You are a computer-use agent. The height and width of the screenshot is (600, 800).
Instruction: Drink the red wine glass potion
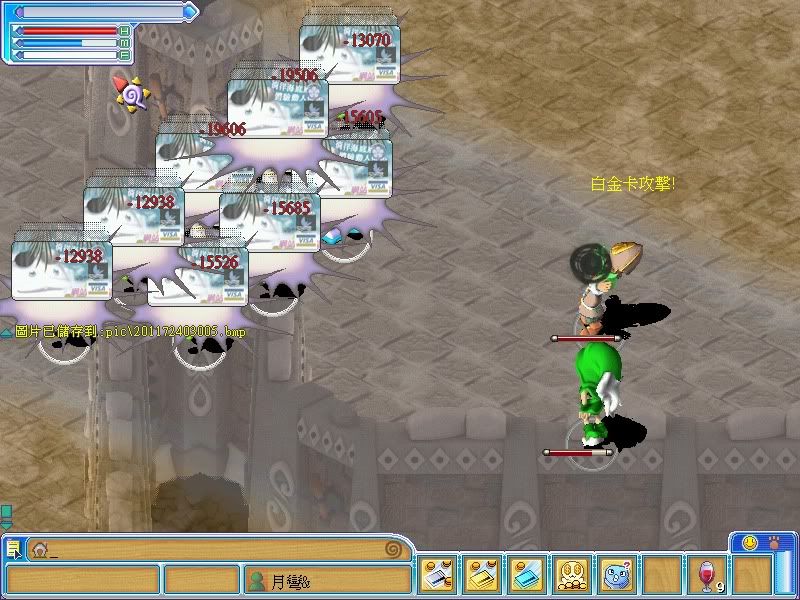point(707,576)
